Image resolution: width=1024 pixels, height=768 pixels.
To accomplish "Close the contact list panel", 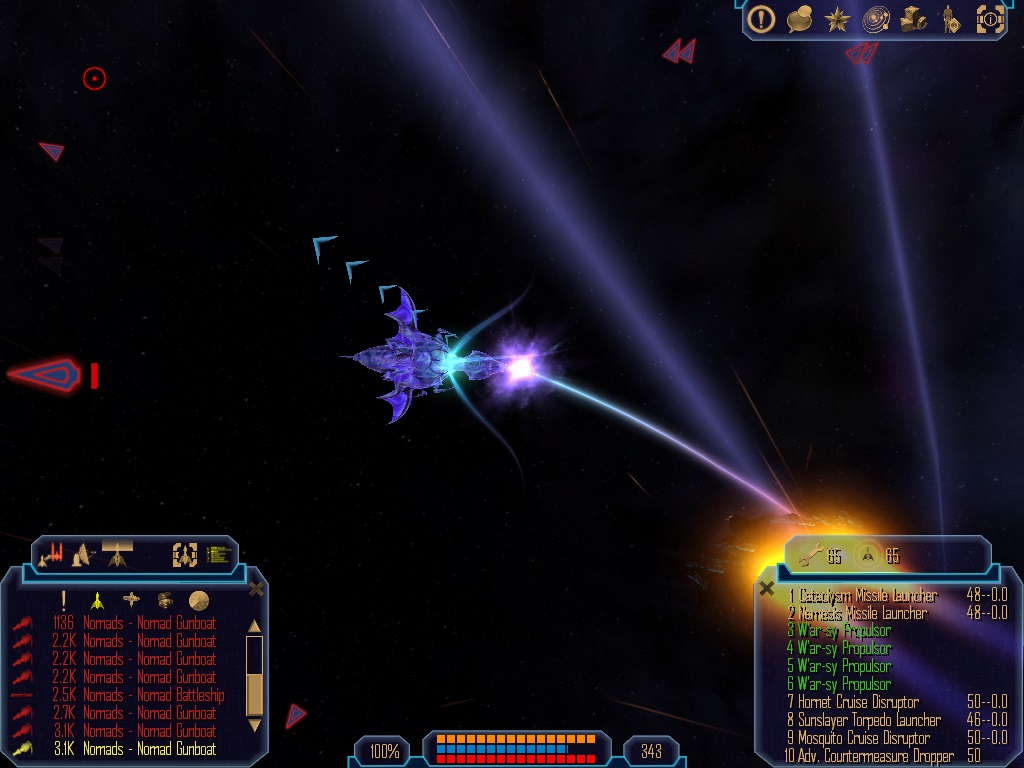I will pos(256,589).
